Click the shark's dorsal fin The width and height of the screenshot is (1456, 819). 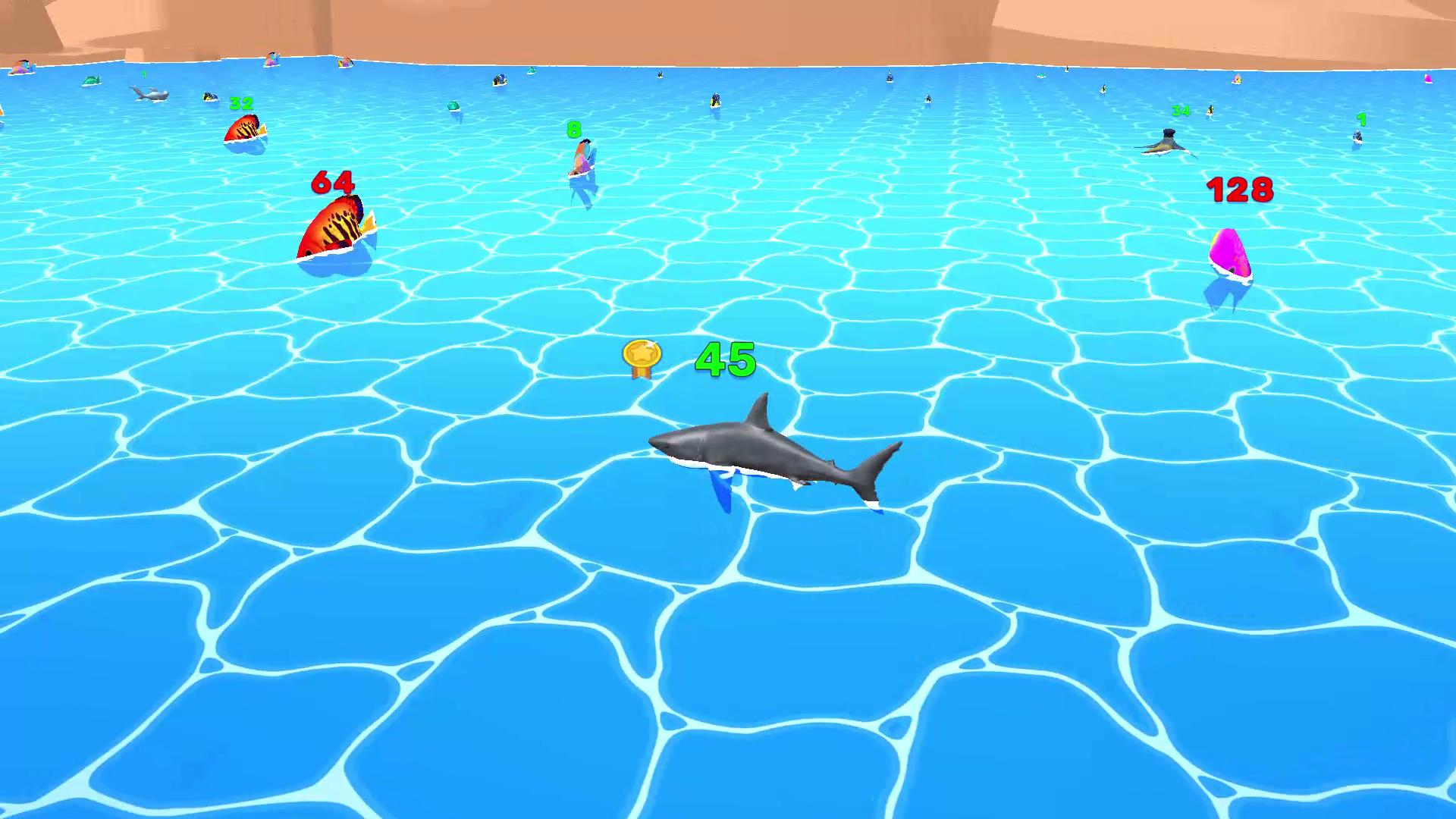tap(761, 409)
